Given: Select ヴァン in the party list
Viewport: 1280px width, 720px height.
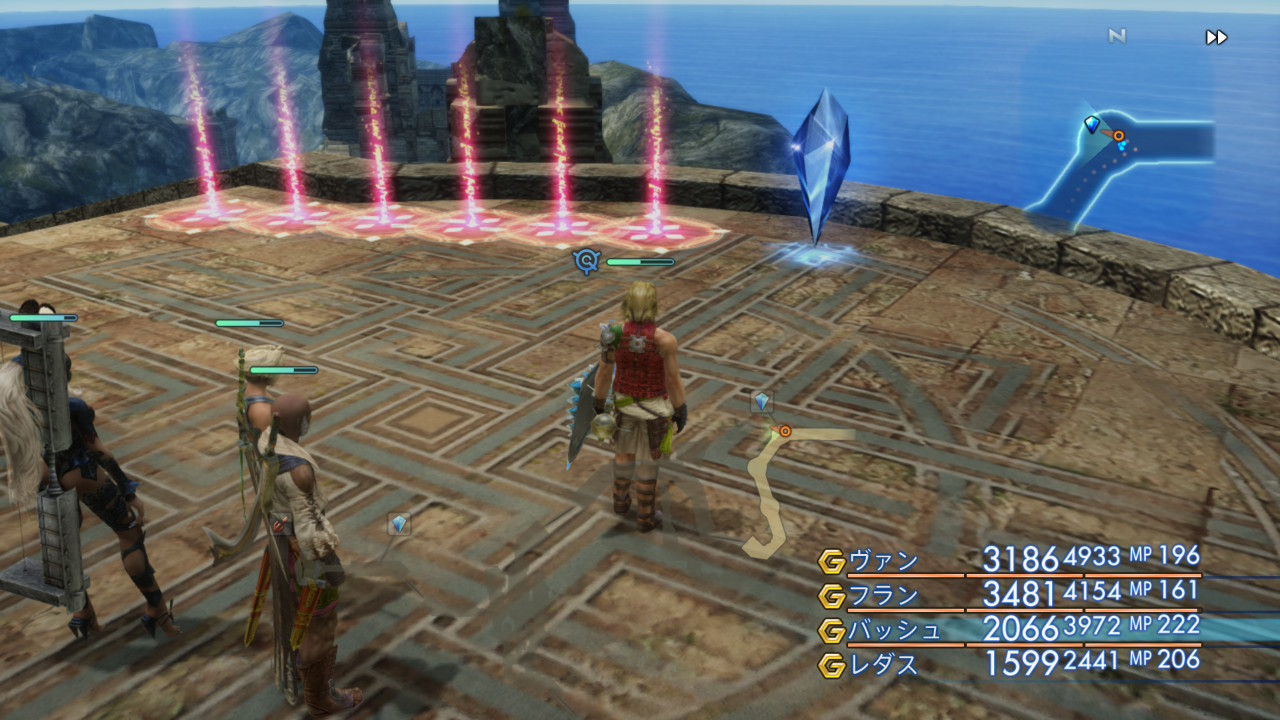Looking at the screenshot, I should point(883,561).
